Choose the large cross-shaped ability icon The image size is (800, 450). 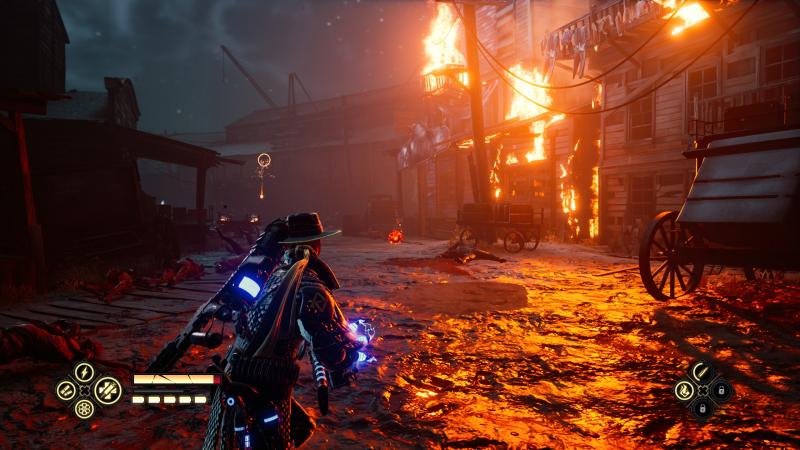(x=108, y=390)
